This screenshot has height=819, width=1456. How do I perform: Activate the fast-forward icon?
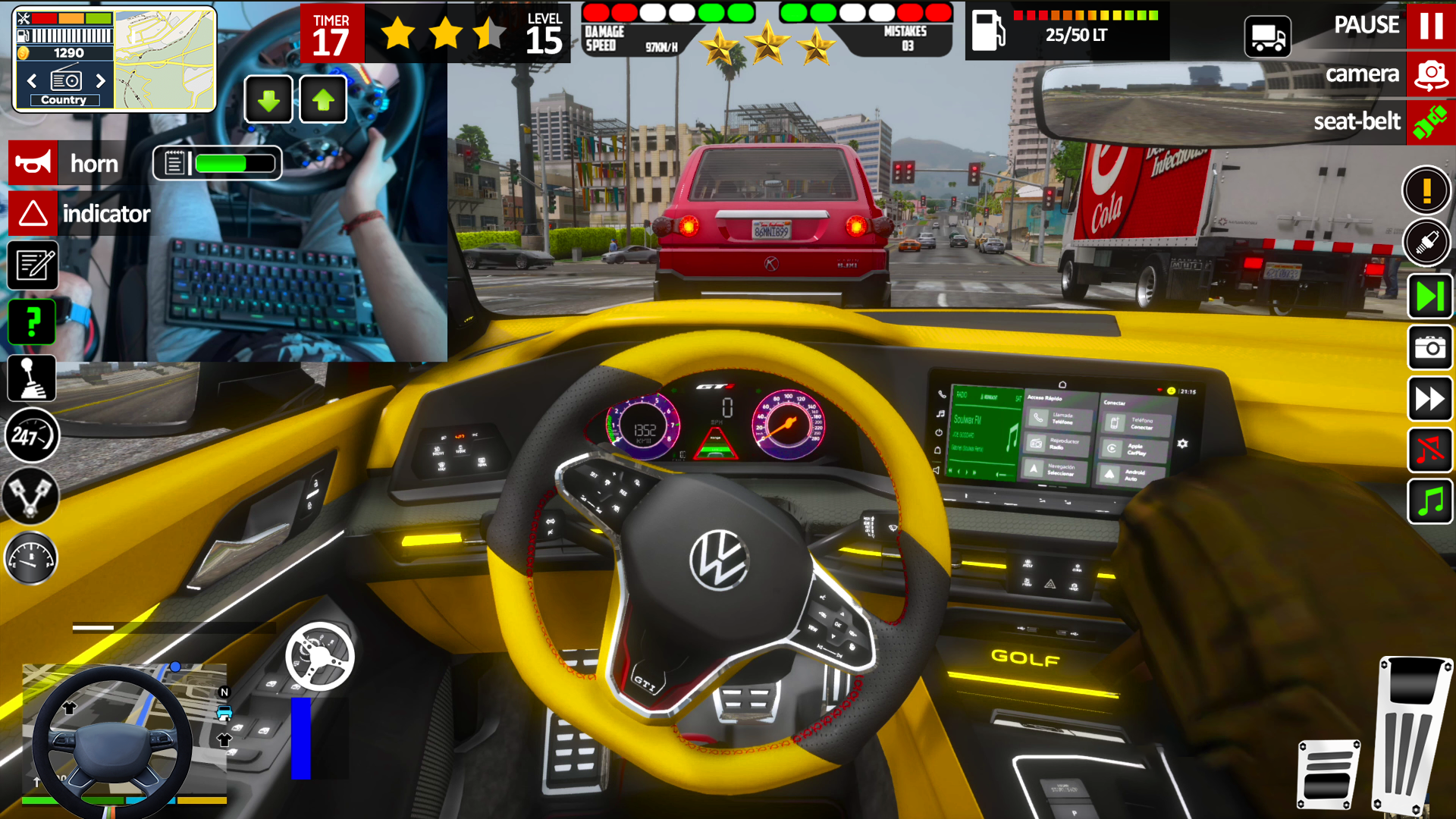click(1429, 400)
